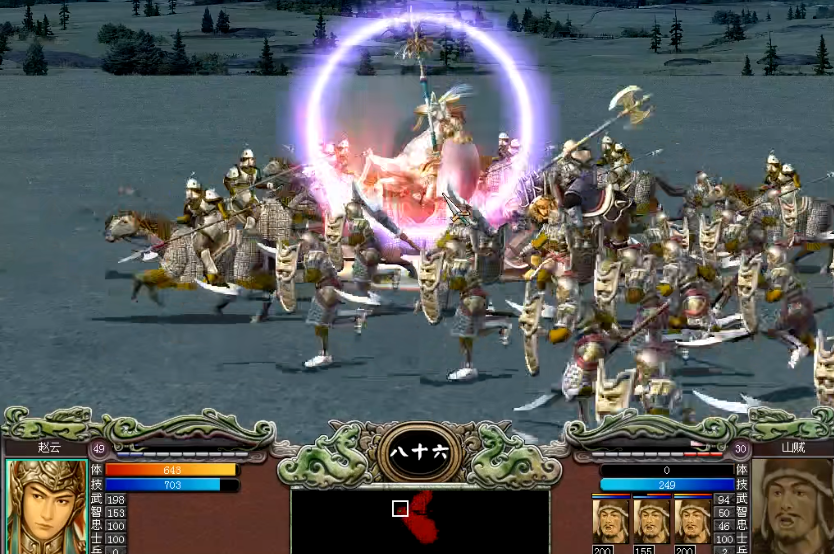Choose the first enemy officer portrait
This screenshot has width=834, height=554.
pyautogui.click(x=610, y=519)
